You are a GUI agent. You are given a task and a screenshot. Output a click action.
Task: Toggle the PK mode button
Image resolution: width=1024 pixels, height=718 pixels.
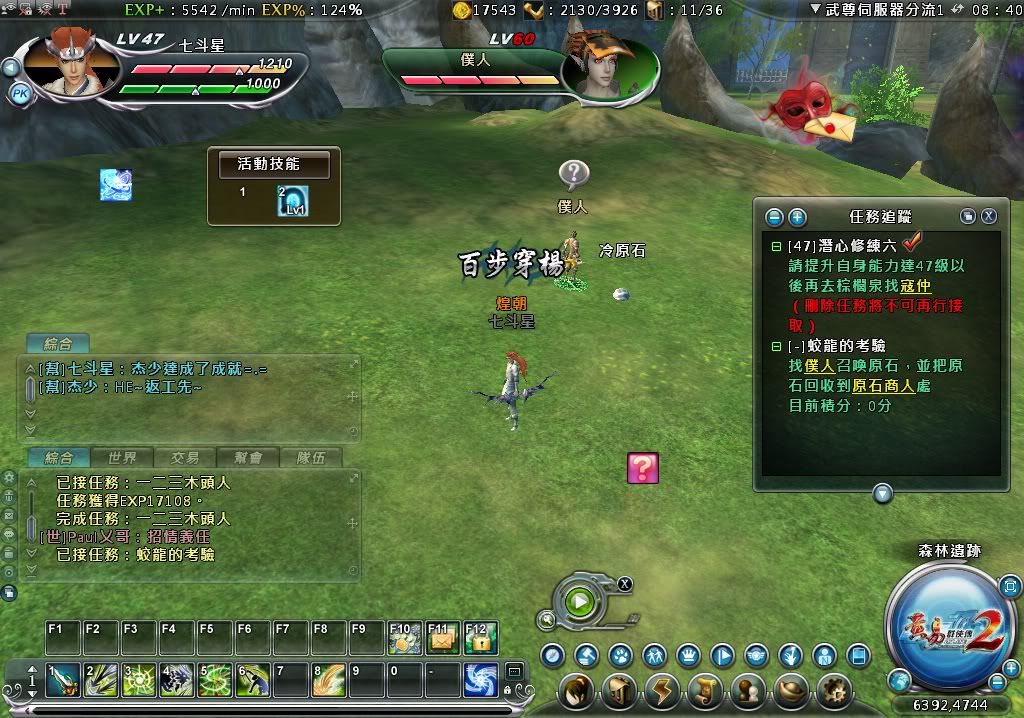tap(20, 93)
